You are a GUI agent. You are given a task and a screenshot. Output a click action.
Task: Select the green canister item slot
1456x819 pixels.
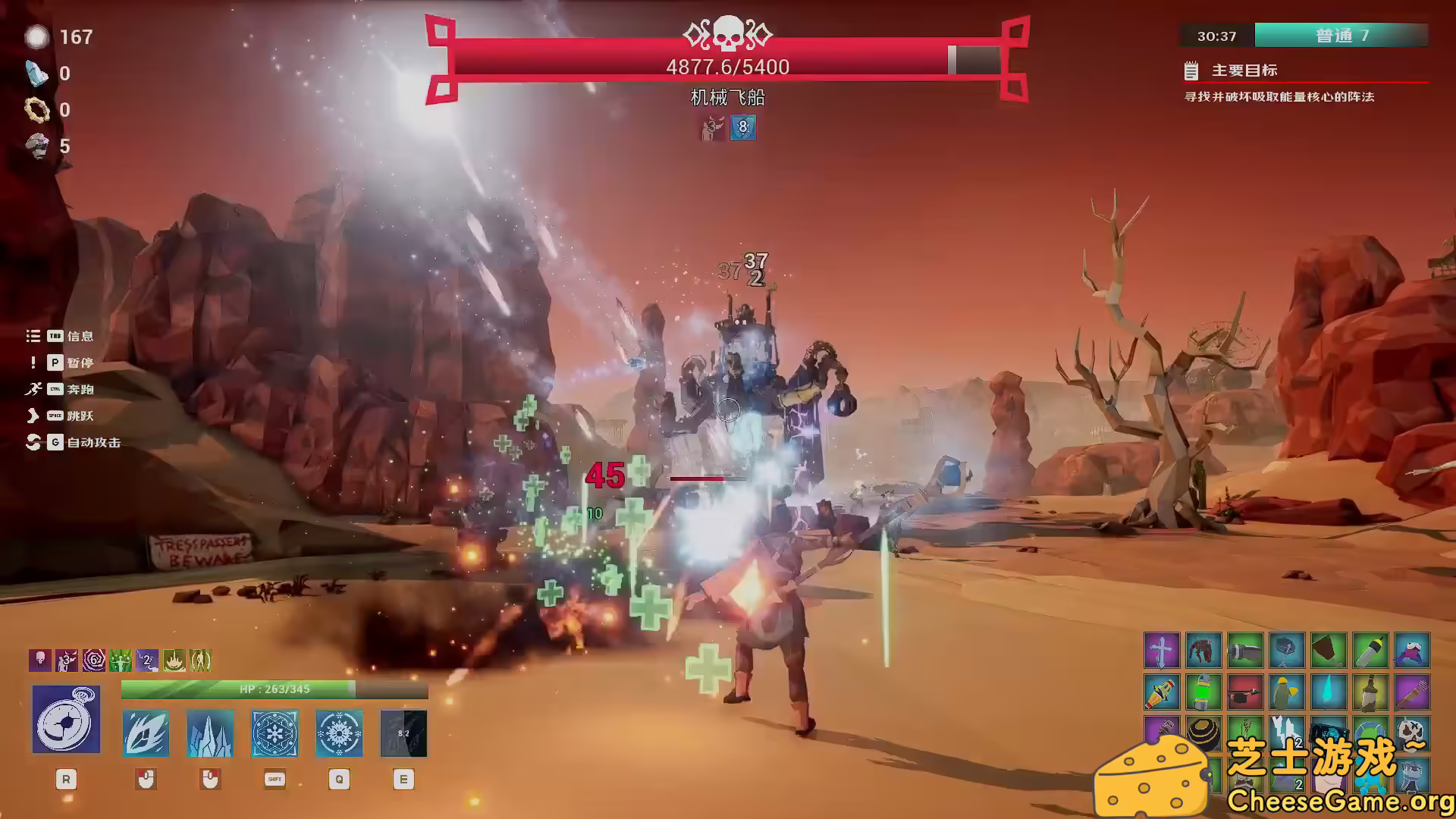coord(1203,692)
